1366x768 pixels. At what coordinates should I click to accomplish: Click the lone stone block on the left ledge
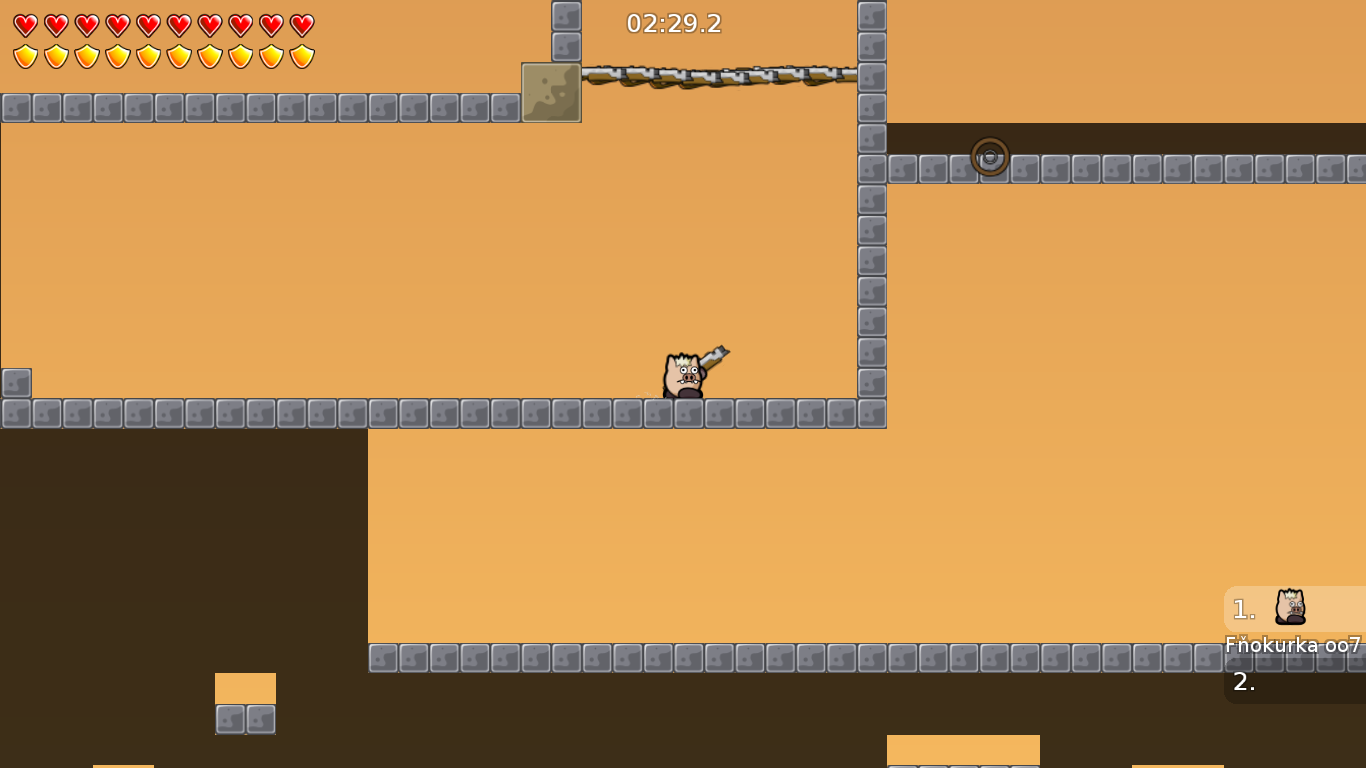coord(15,383)
